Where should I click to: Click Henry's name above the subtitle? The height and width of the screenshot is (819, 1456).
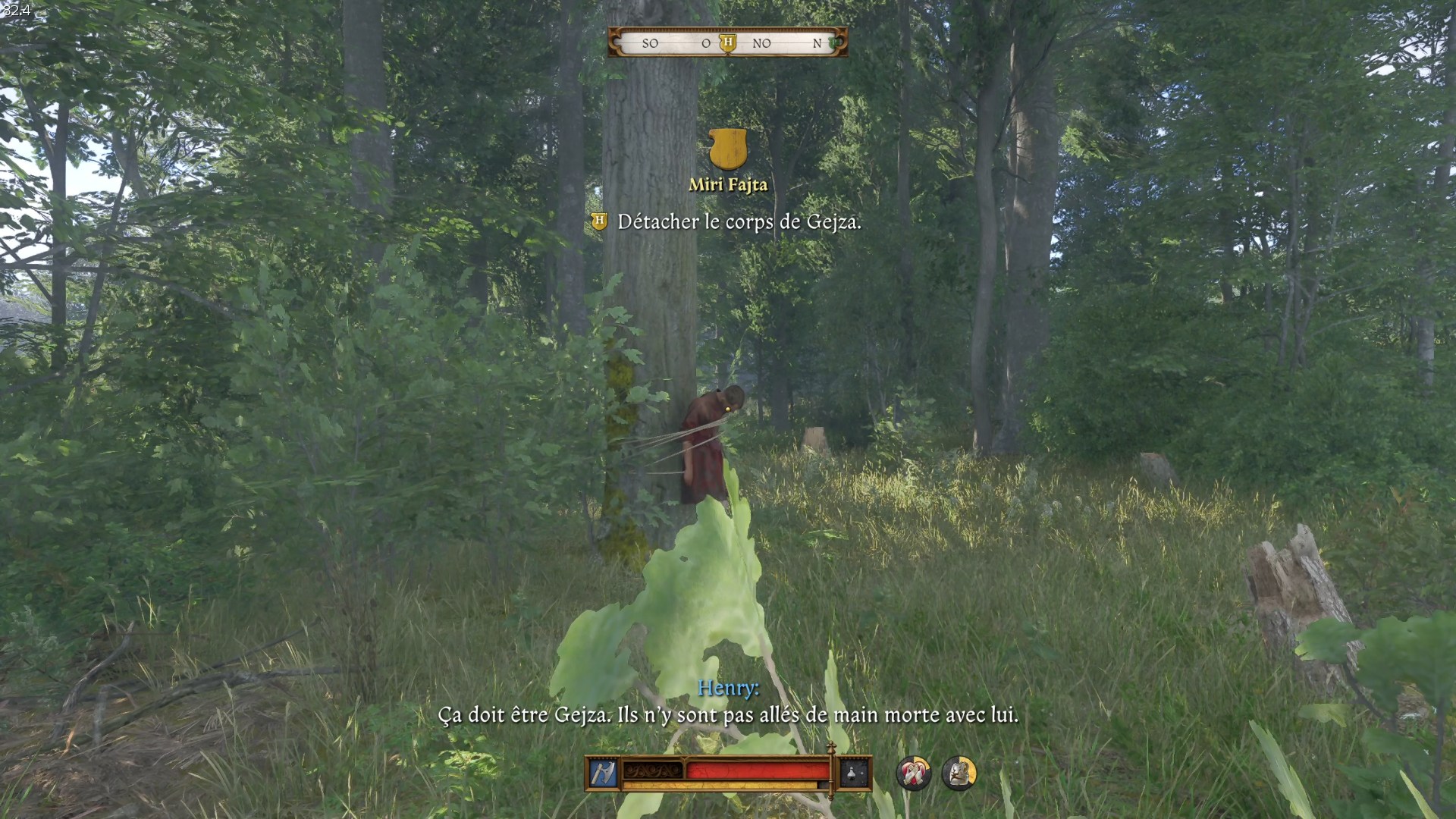(730, 688)
